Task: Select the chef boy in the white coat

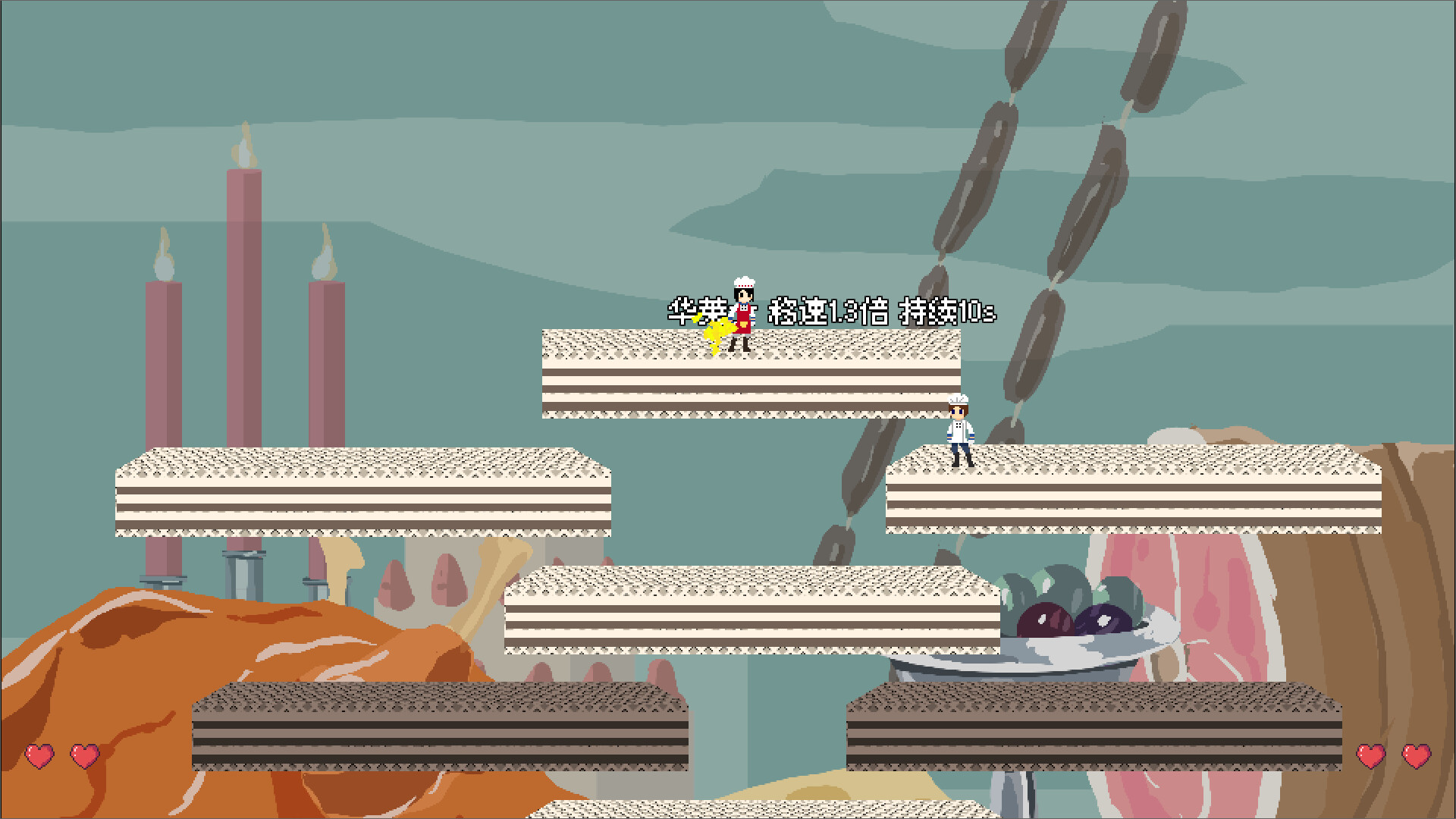Action: 958,428
